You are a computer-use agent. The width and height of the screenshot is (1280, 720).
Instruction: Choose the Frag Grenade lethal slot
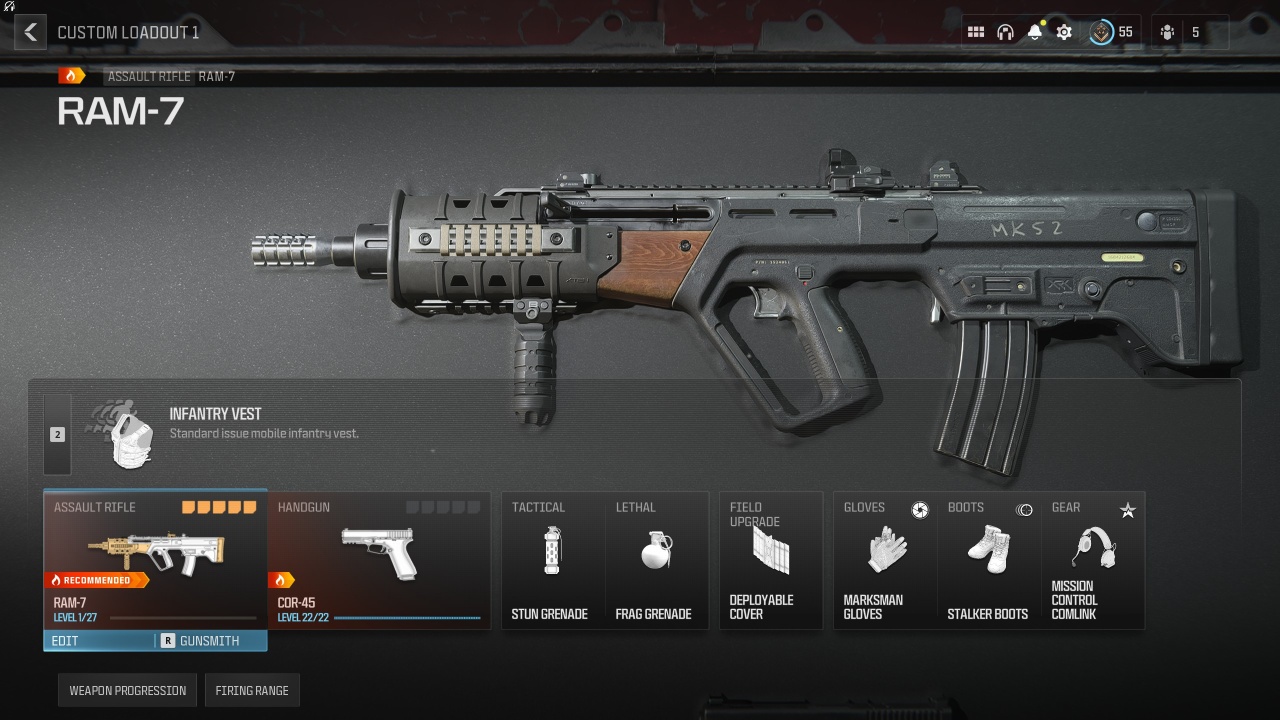pyautogui.click(x=656, y=560)
